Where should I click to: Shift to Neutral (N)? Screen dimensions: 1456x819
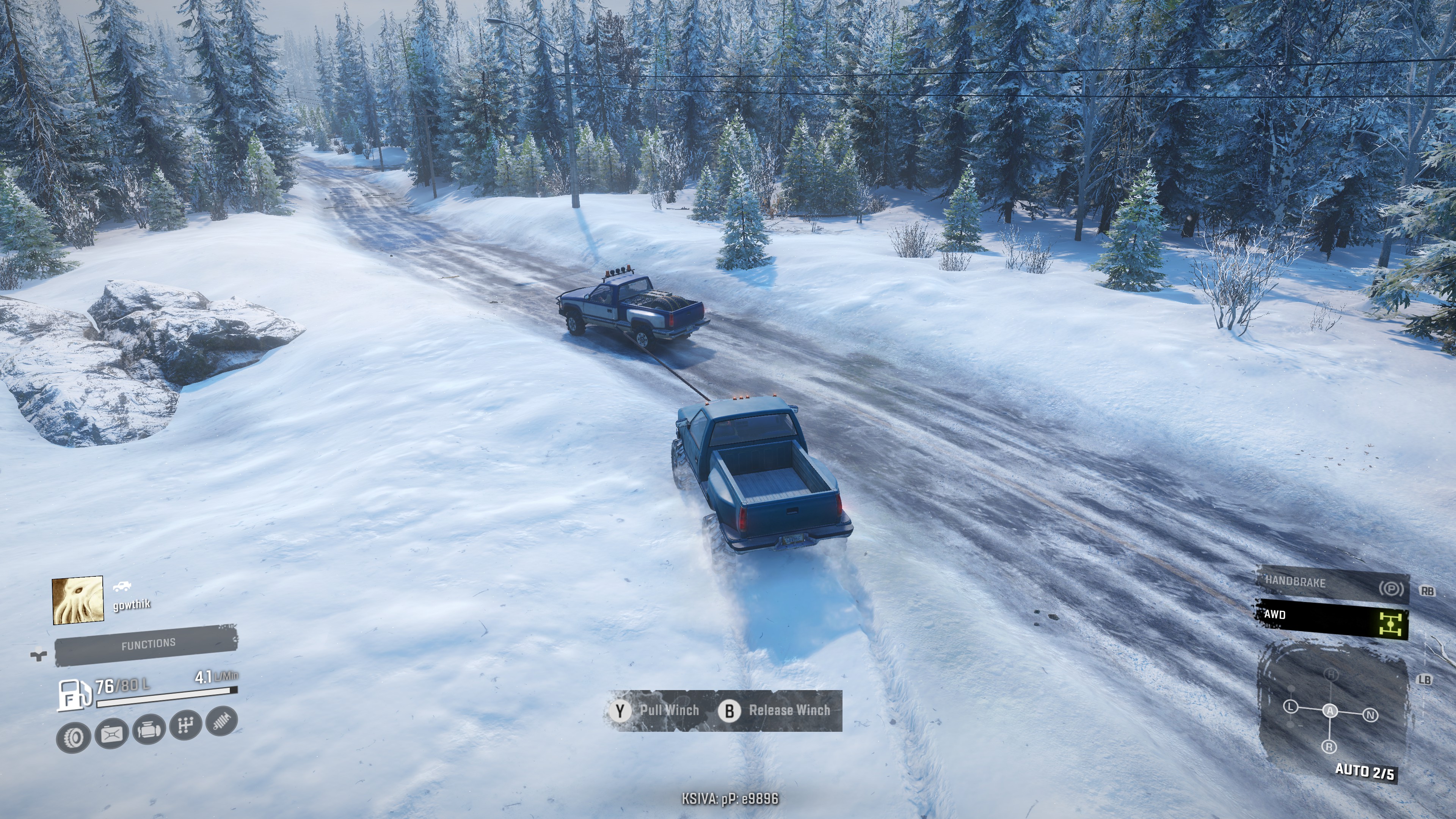(1370, 715)
